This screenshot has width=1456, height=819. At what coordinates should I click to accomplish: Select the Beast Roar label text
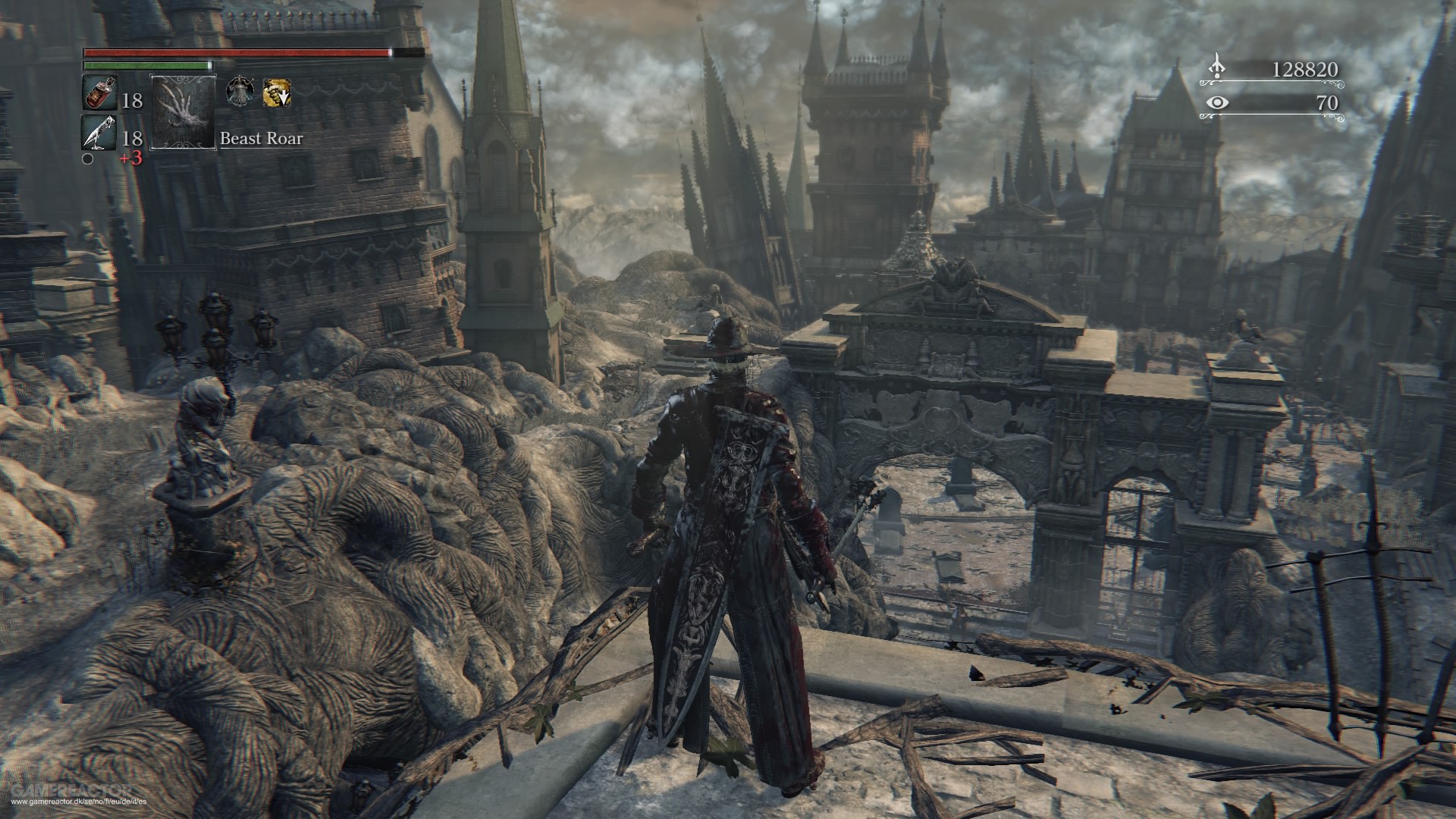click(260, 139)
